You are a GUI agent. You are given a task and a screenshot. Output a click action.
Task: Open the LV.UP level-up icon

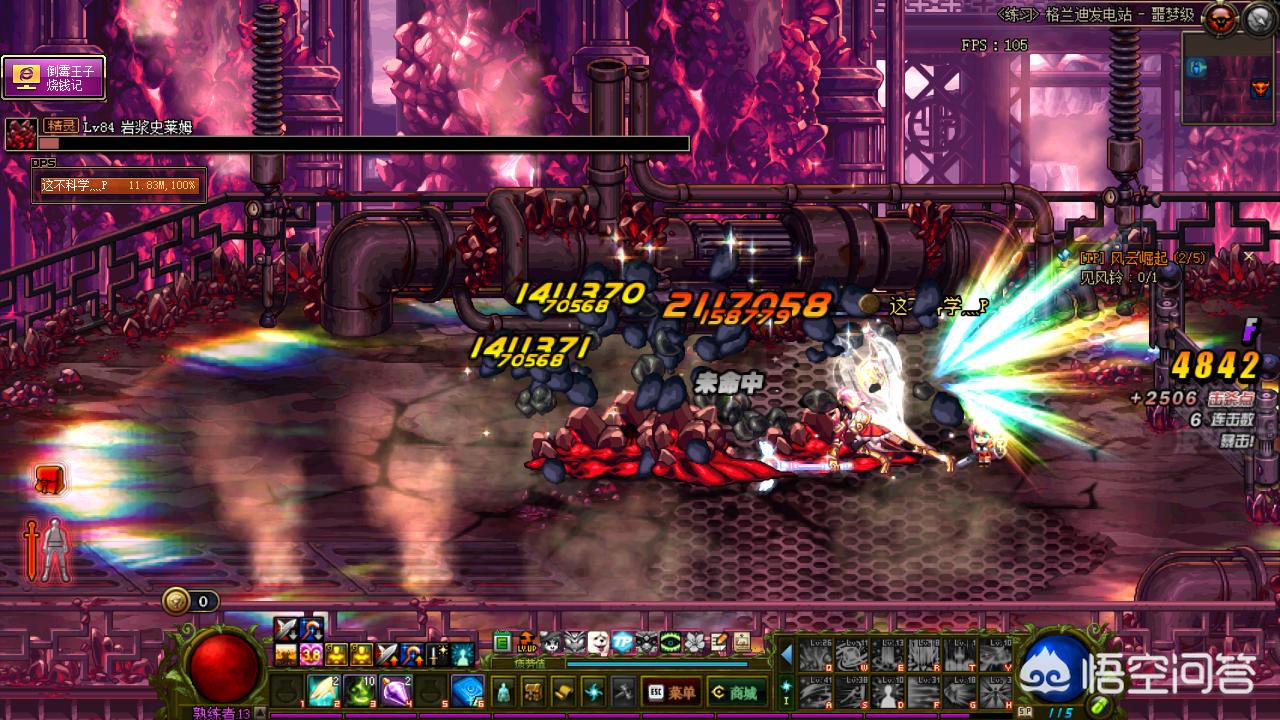[x=526, y=643]
